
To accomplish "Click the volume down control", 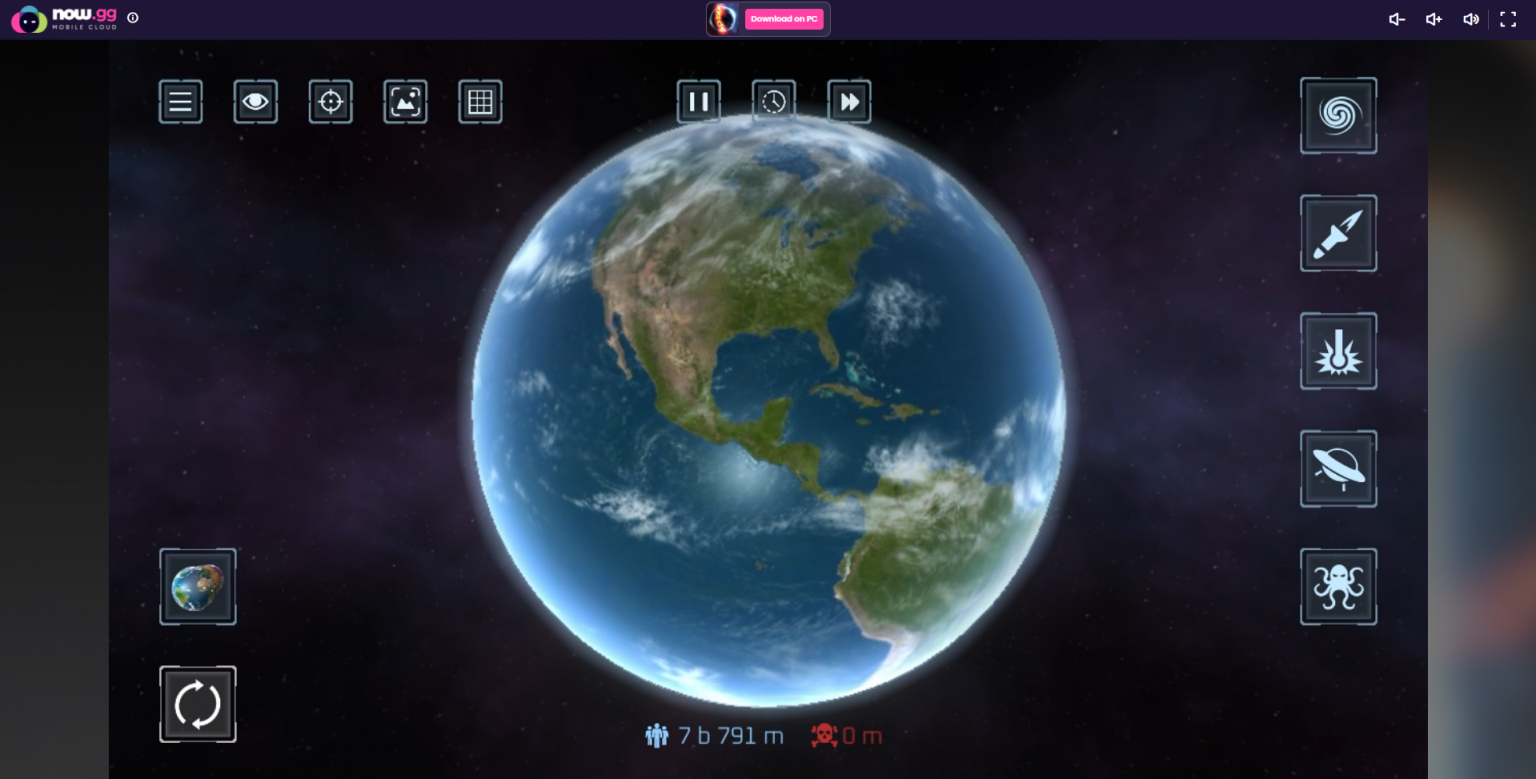I will pos(1396,19).
